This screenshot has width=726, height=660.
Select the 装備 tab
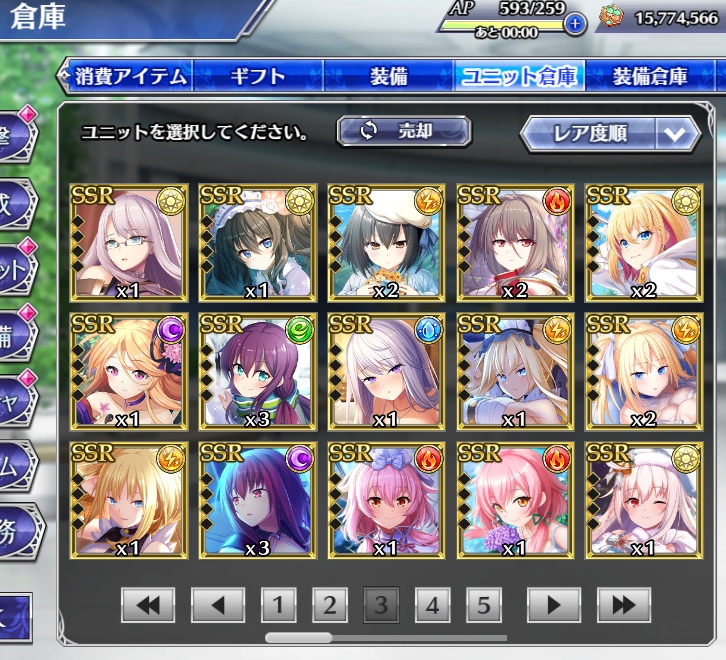tap(387, 76)
